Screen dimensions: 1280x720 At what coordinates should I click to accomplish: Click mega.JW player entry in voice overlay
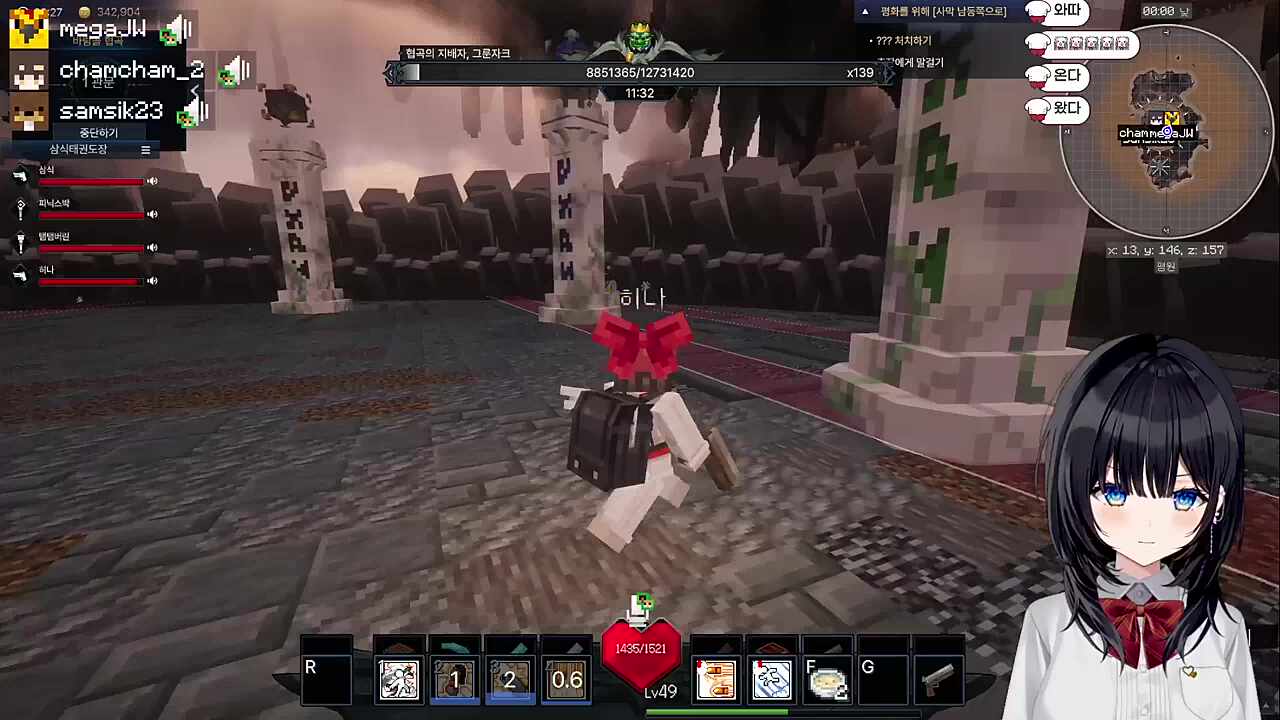click(x=100, y=29)
